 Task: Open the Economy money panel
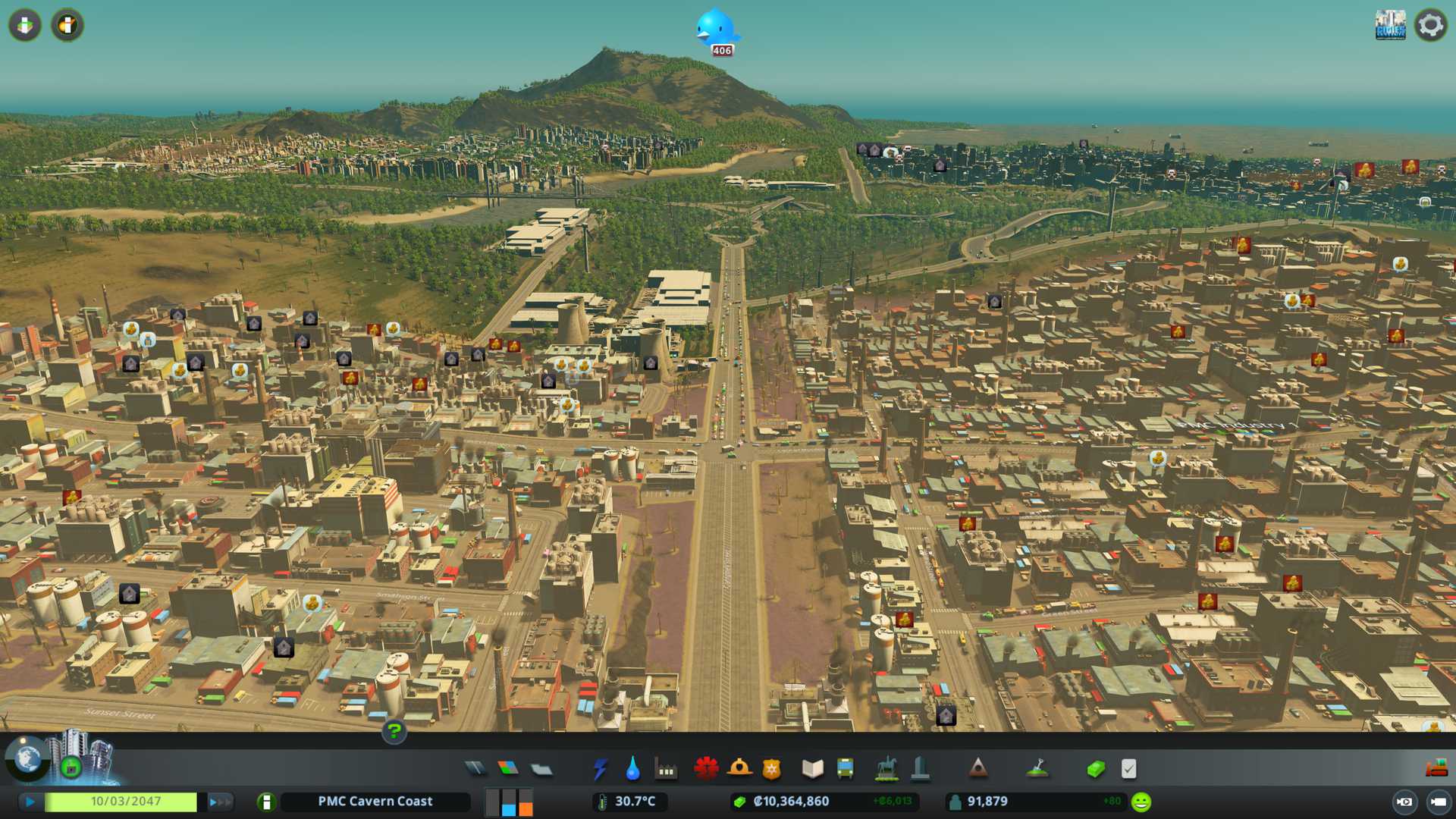[1095, 769]
